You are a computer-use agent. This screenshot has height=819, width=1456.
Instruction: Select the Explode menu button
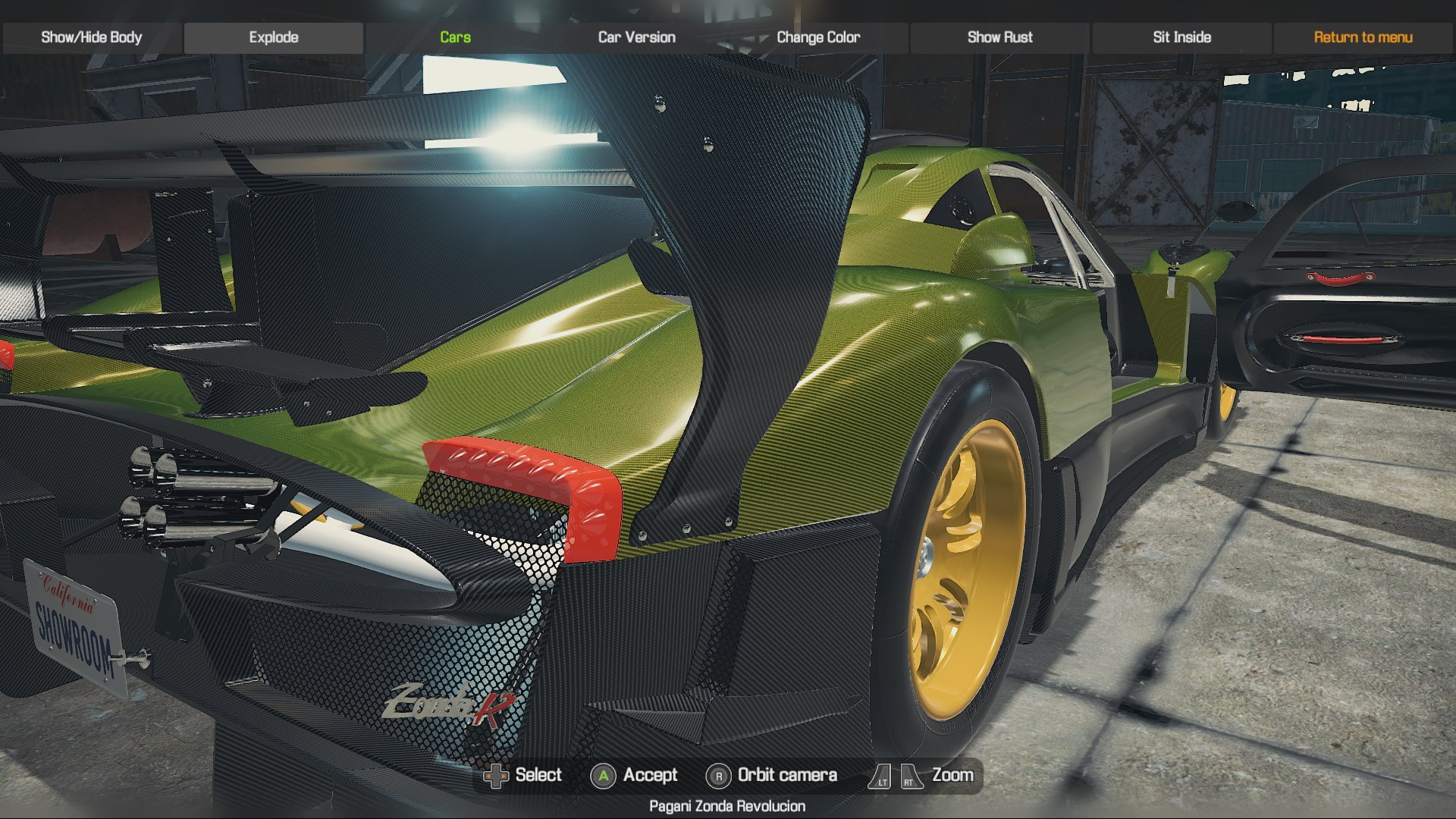pyautogui.click(x=274, y=37)
